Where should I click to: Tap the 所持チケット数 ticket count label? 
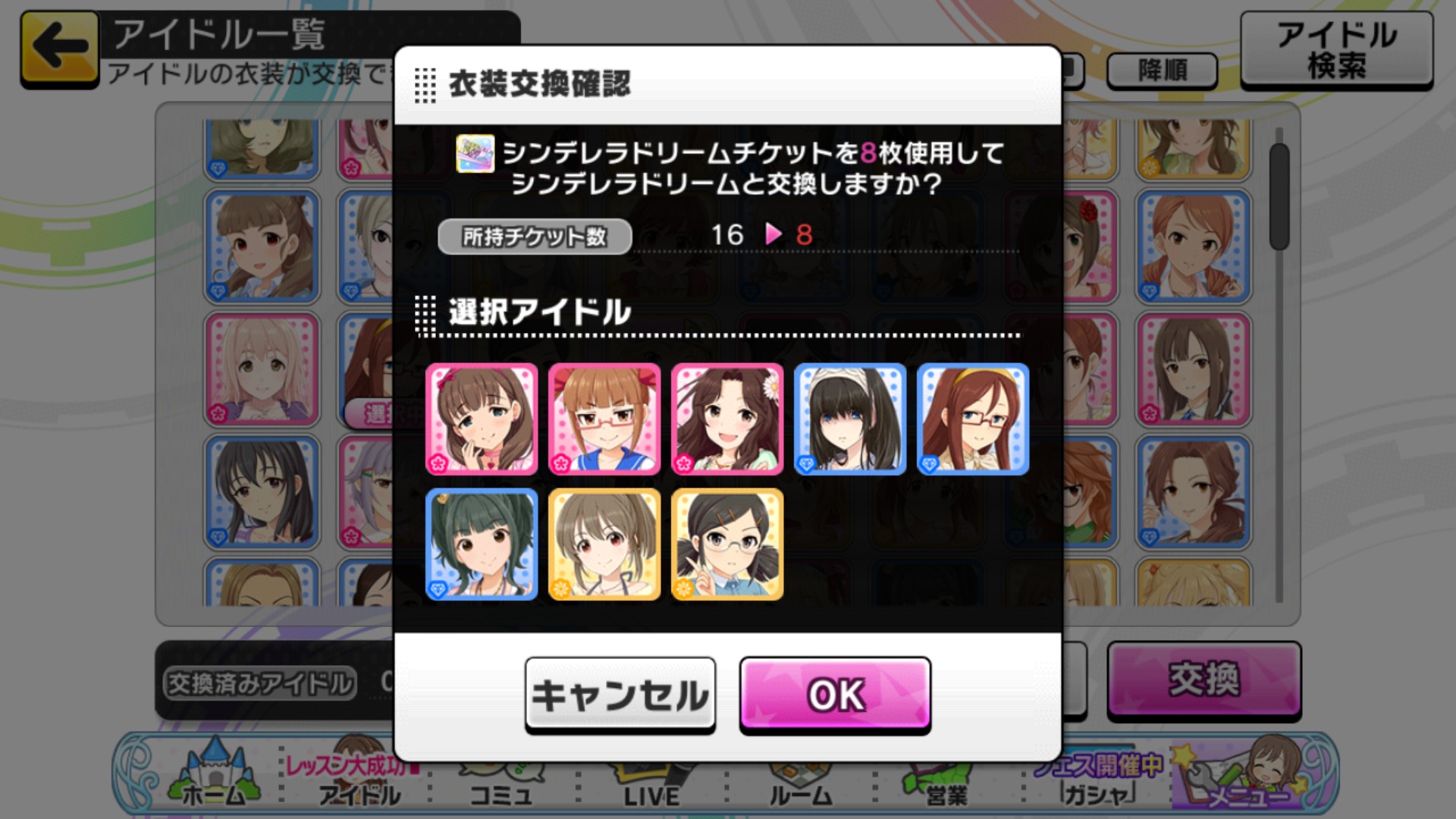533,236
